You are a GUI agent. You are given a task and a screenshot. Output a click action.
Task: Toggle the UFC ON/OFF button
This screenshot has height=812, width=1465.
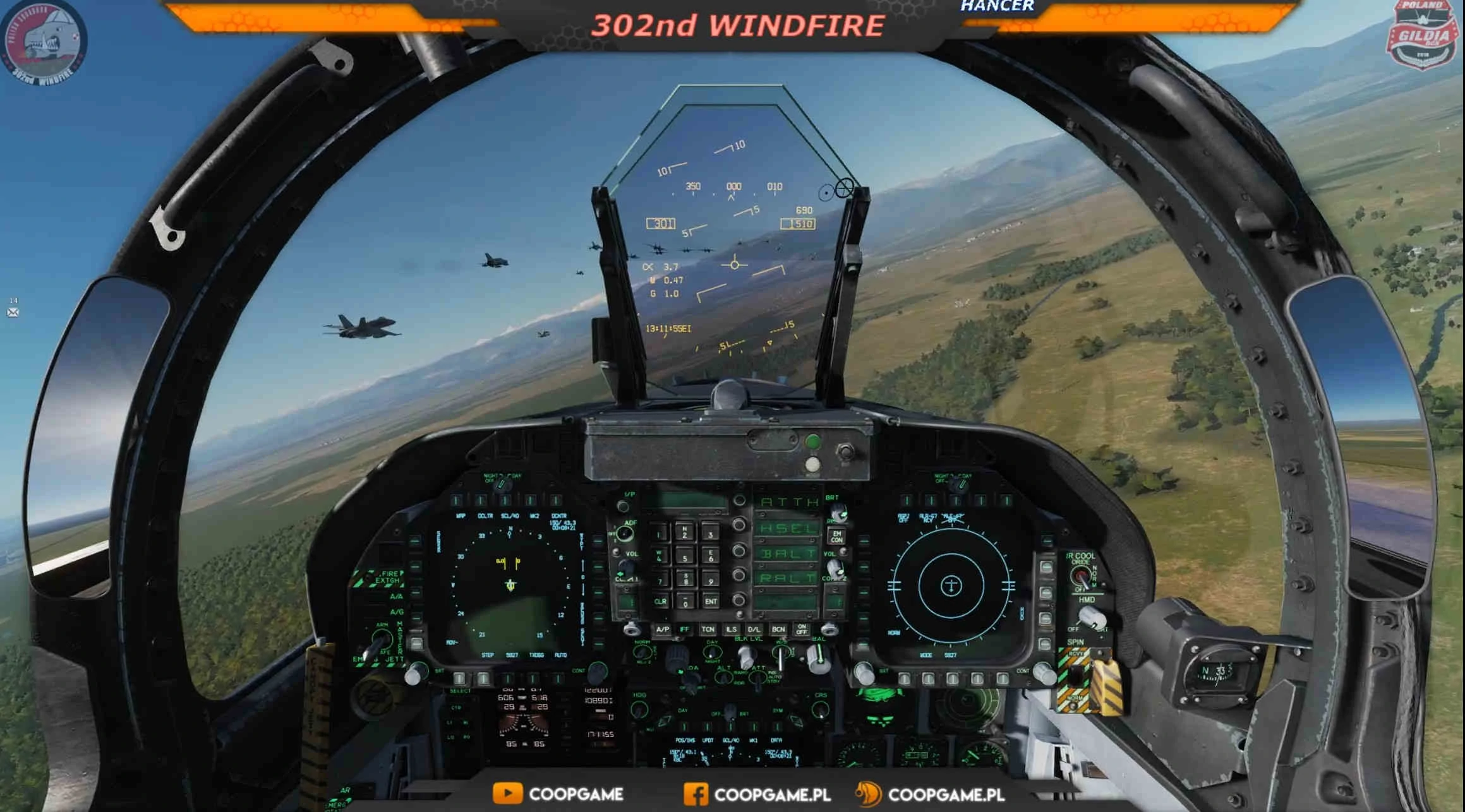[x=802, y=630]
